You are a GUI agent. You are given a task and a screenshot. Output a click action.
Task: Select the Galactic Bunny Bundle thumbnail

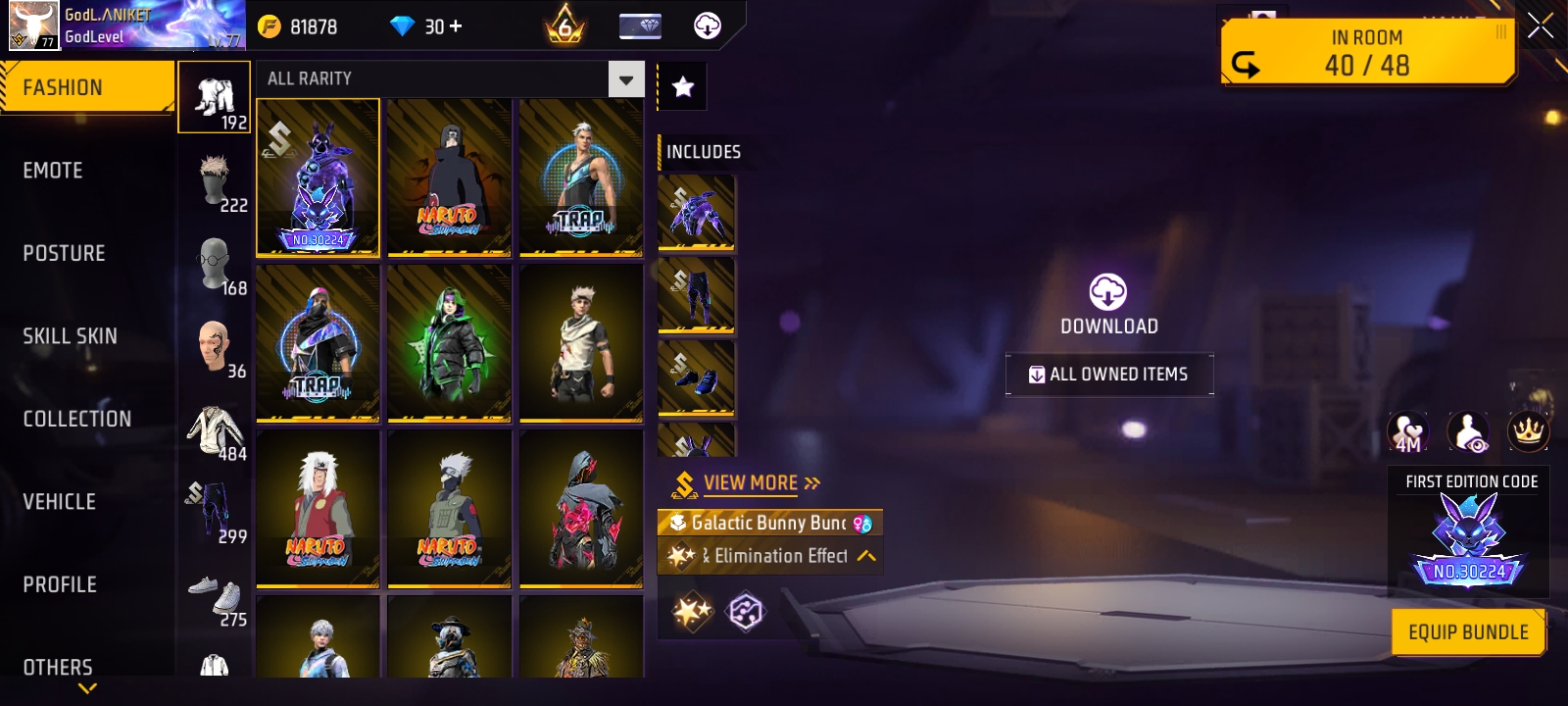317,177
